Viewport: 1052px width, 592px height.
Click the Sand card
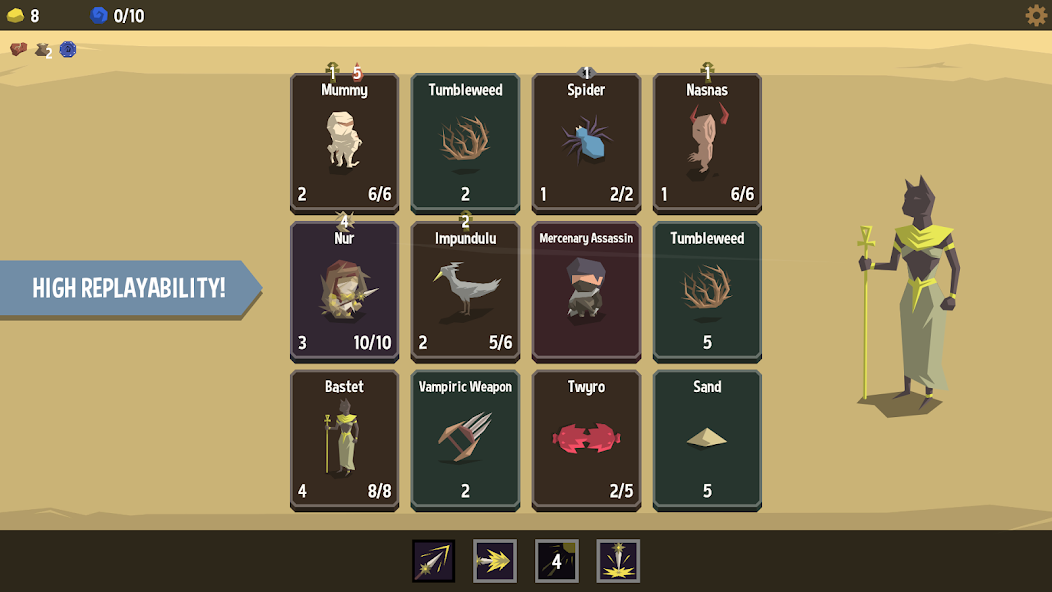click(707, 440)
